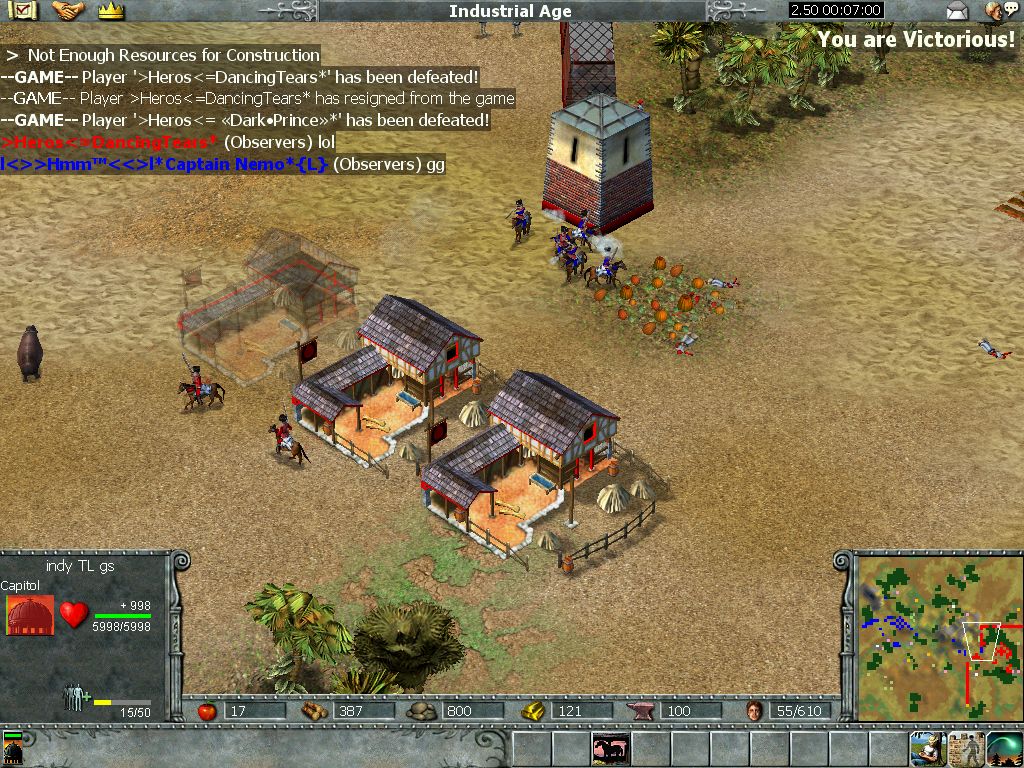Open chat with the speech-bubble face icon
Viewport: 1024px width, 768px height.
996,11
